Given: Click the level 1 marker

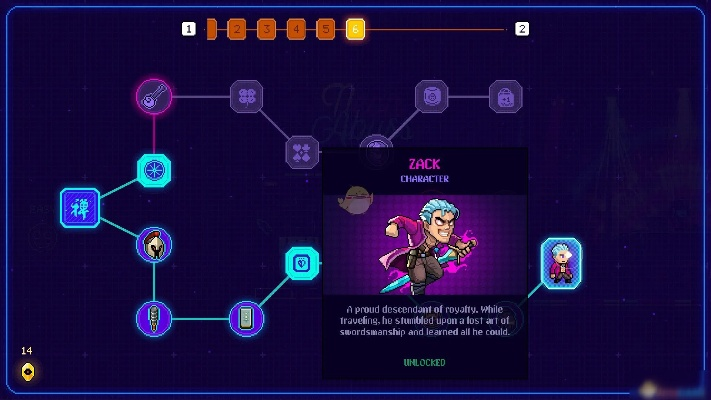Looking at the screenshot, I should (x=189, y=29).
